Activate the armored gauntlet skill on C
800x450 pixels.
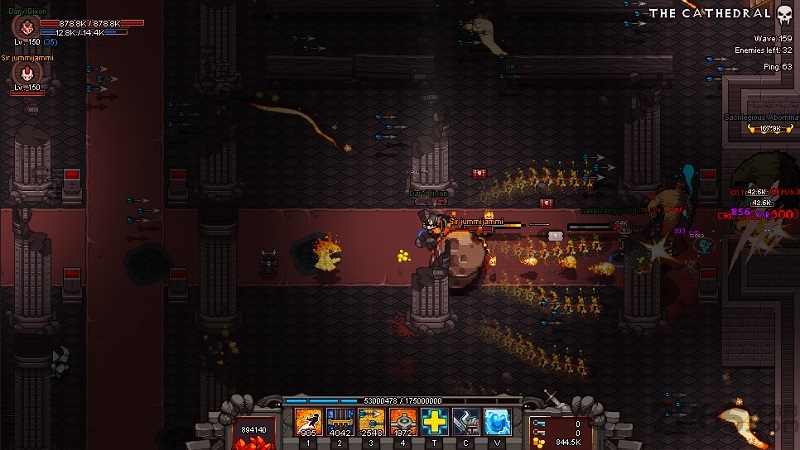click(466, 422)
